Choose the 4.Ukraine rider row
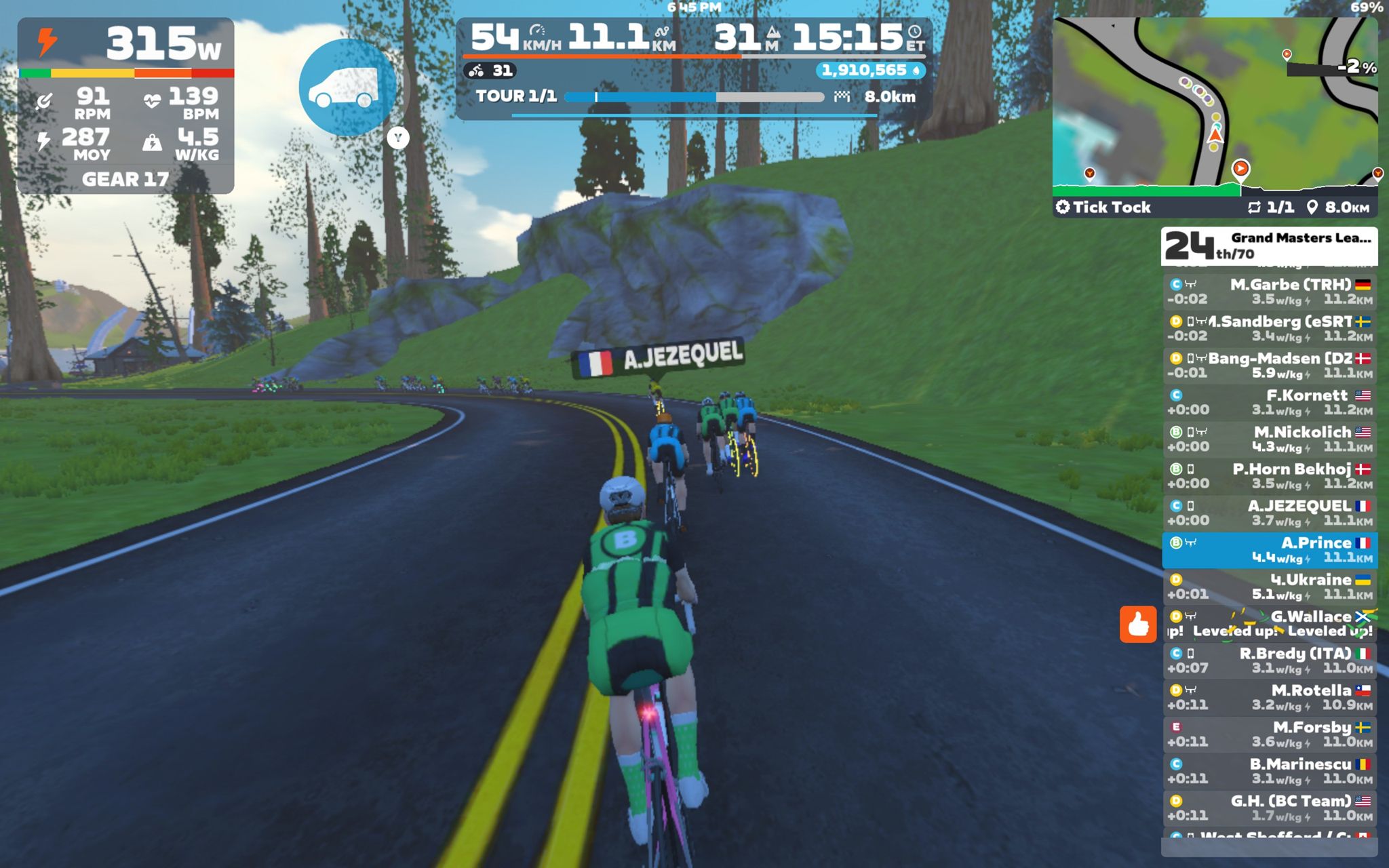This screenshot has height=868, width=1389. coord(1269,587)
